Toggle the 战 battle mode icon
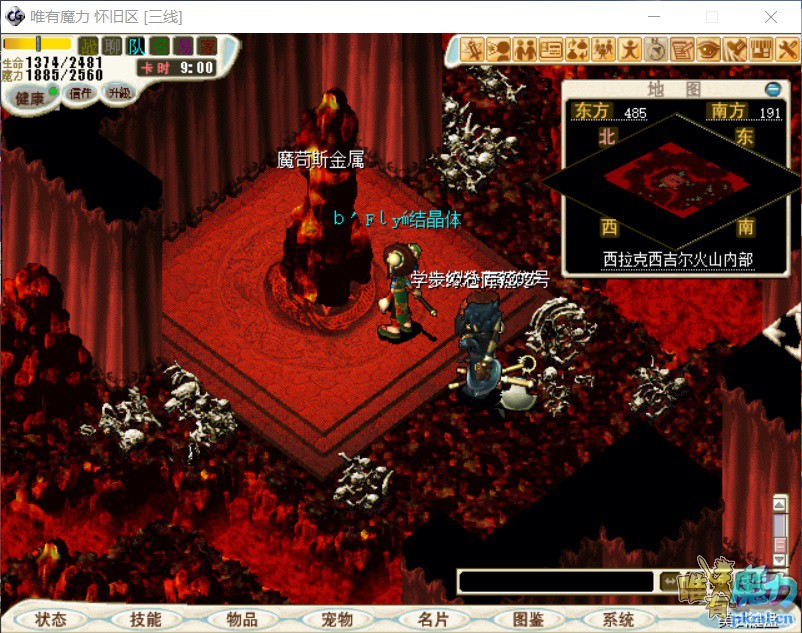This screenshot has height=633, width=802. [90, 45]
